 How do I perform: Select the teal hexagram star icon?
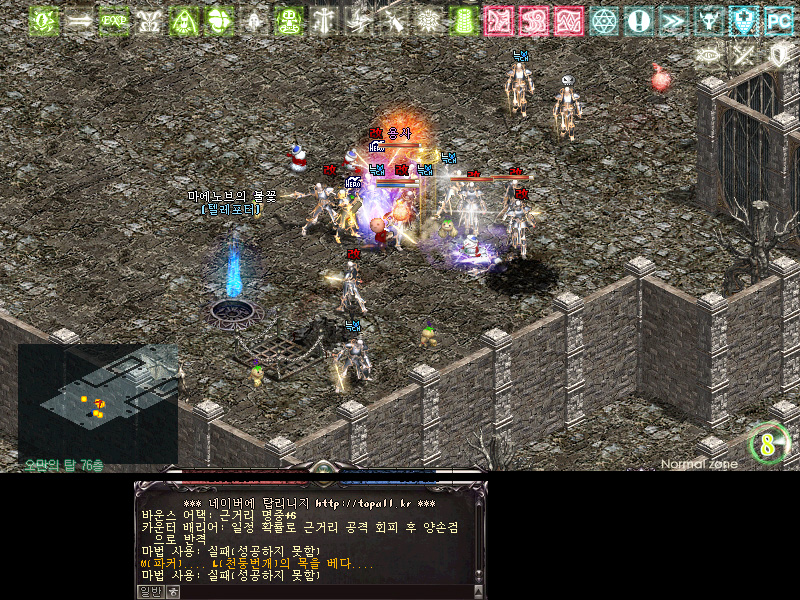pyautogui.click(x=604, y=20)
